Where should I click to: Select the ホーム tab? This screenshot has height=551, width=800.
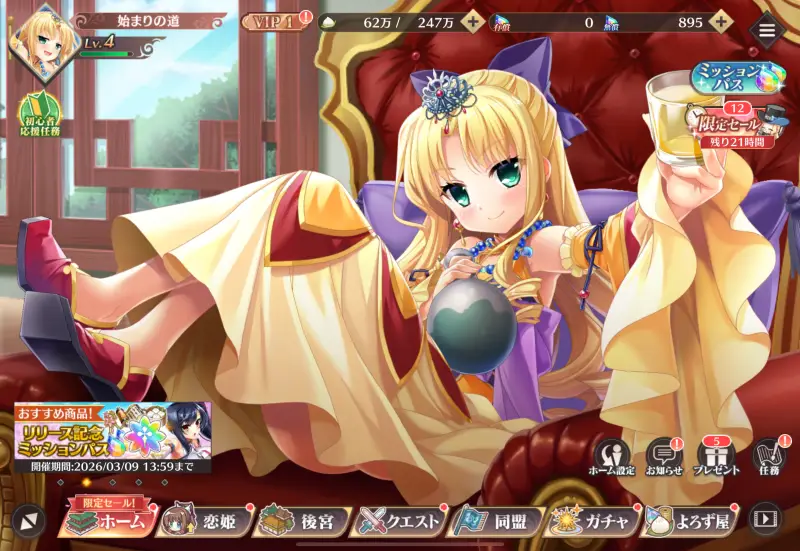pos(108,520)
